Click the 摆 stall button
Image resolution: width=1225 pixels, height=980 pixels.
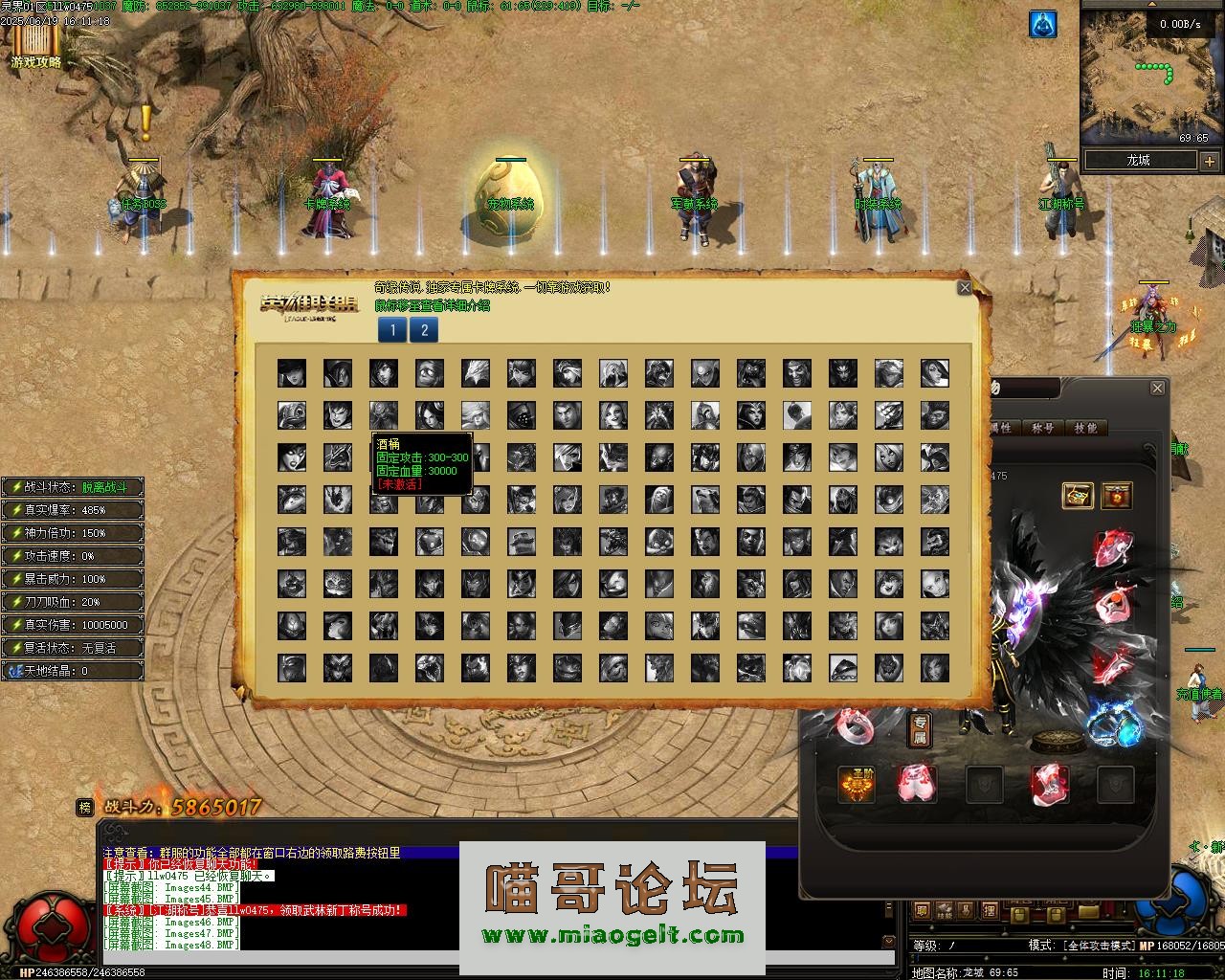pos(990,909)
